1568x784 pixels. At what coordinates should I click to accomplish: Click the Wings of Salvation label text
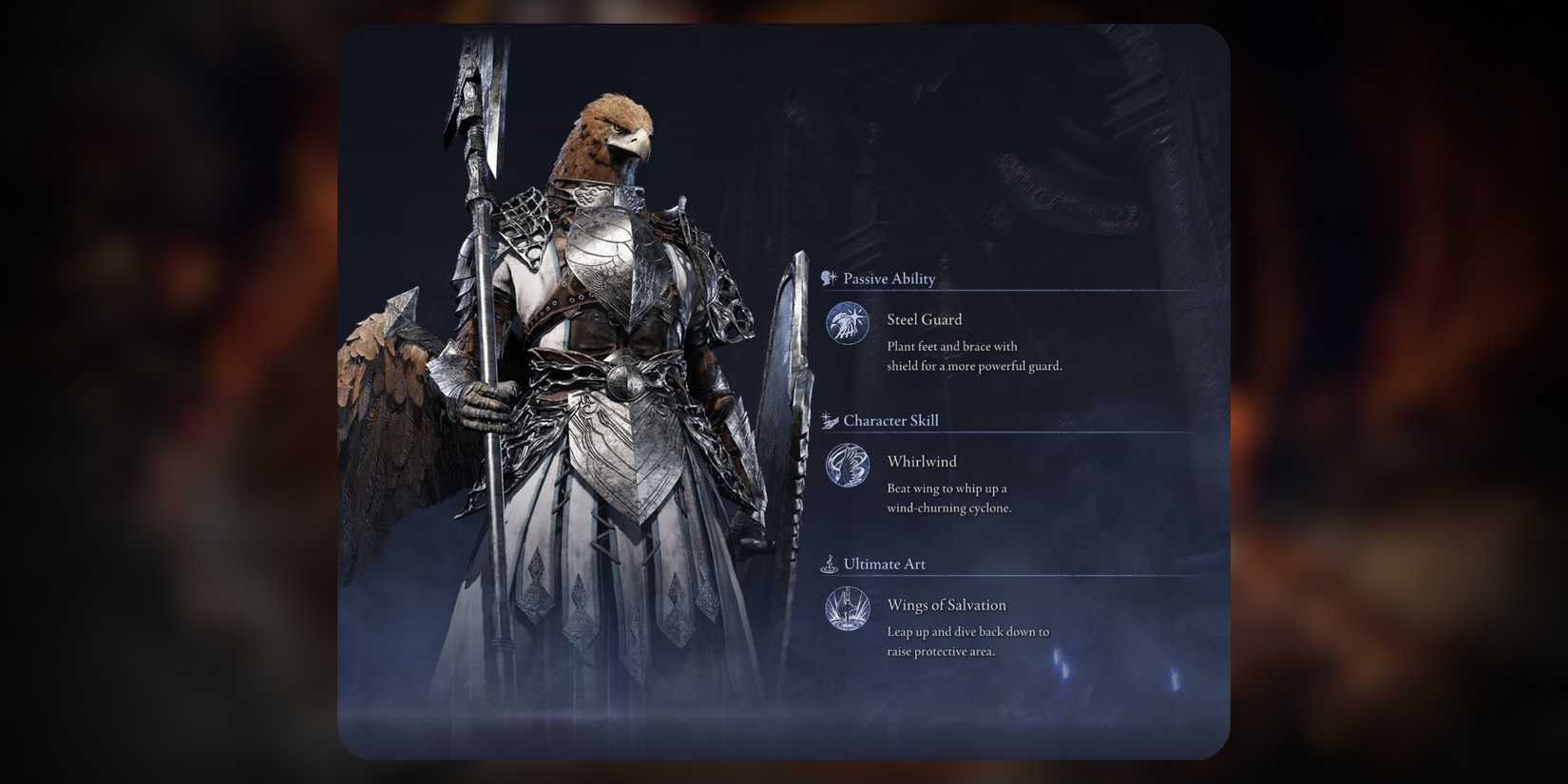pyautogui.click(x=947, y=604)
